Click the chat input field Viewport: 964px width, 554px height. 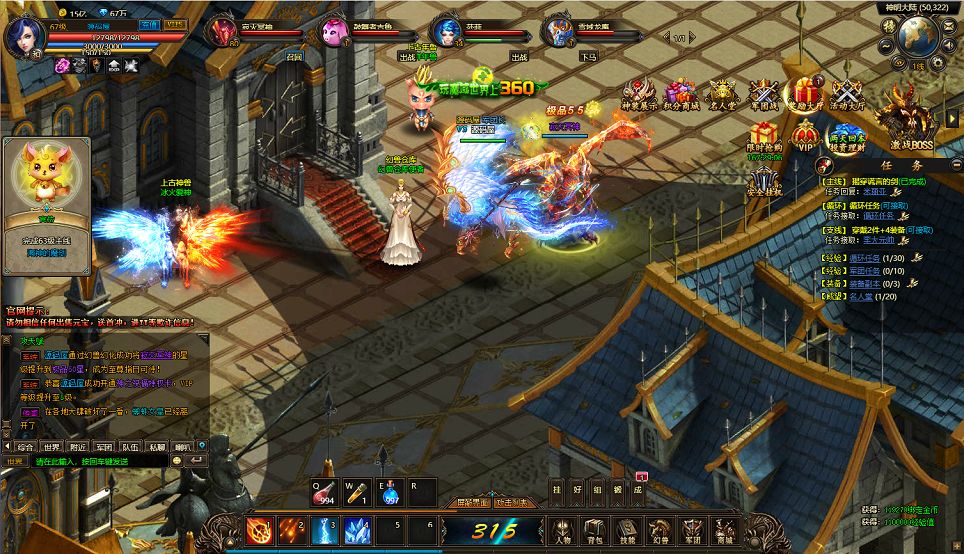100,461
